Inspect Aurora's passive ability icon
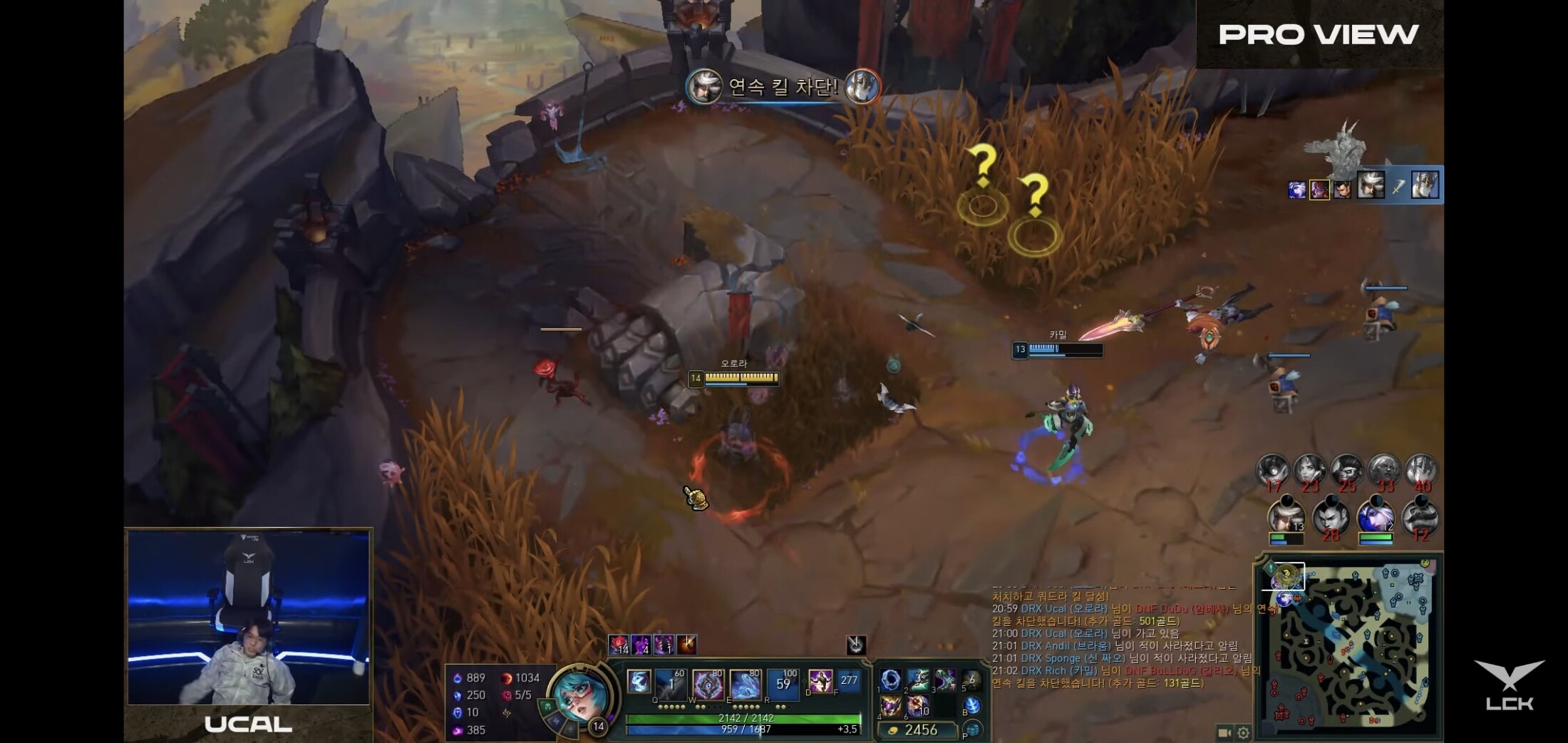 639,681
